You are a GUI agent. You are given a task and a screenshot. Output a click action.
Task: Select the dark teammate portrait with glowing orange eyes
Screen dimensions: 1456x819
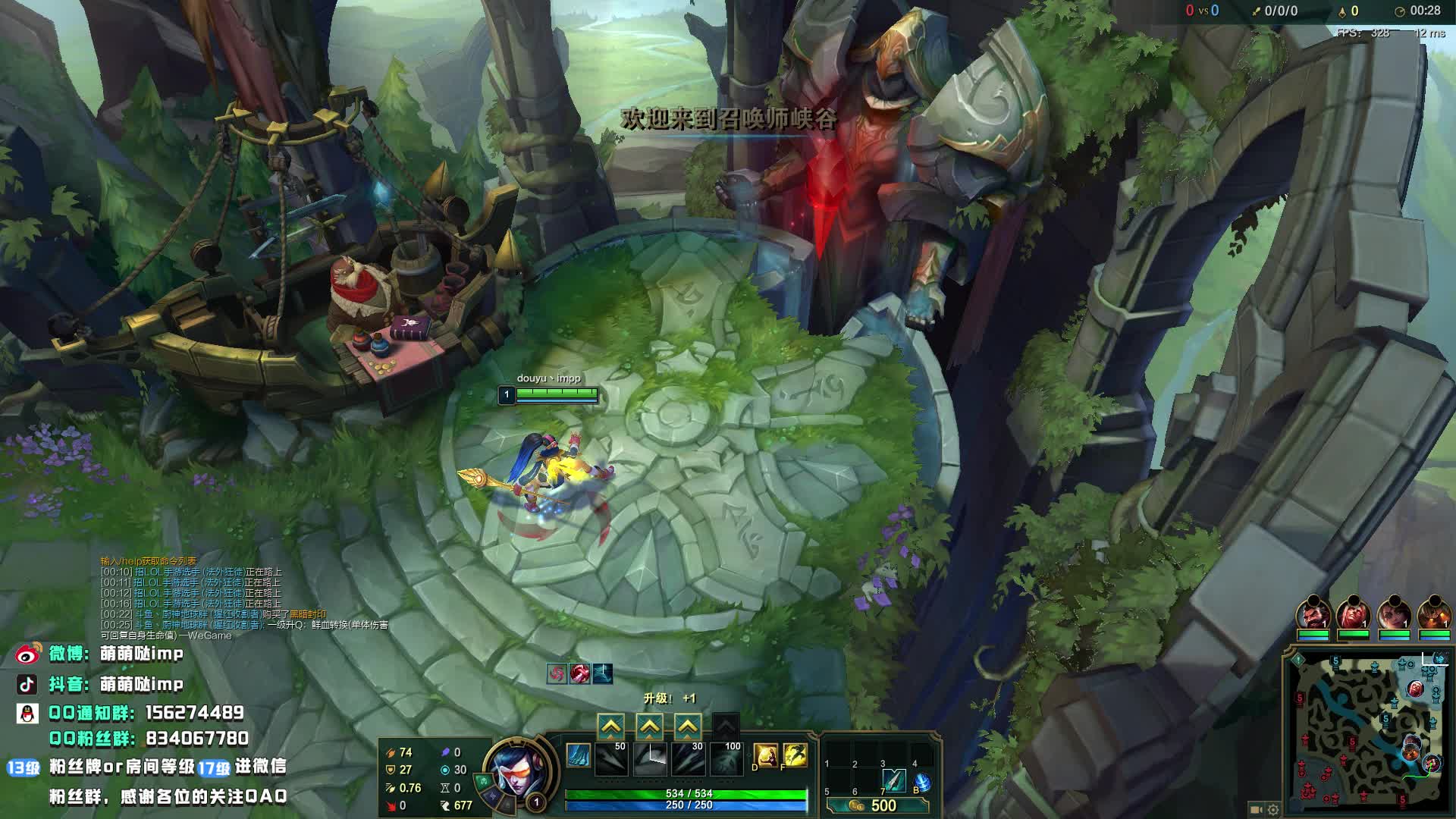1433,613
